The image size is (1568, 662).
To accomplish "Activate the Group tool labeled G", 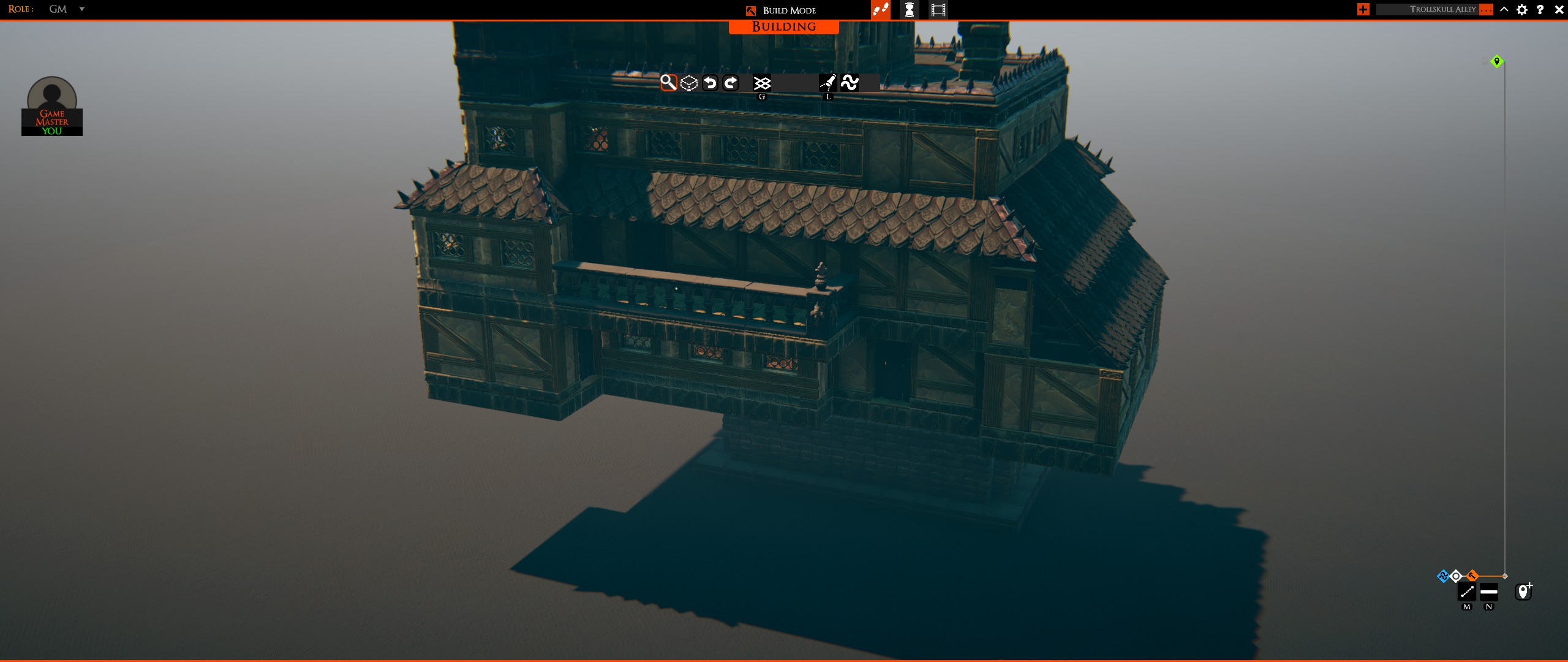I will [x=761, y=82].
